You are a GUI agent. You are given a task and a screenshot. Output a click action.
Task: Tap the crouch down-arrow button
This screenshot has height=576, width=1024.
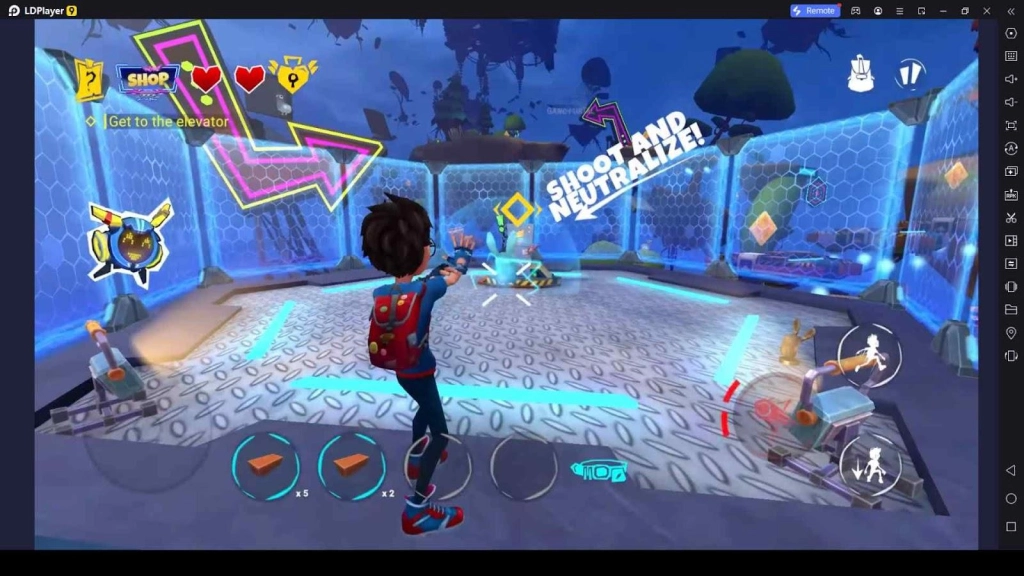[870, 465]
